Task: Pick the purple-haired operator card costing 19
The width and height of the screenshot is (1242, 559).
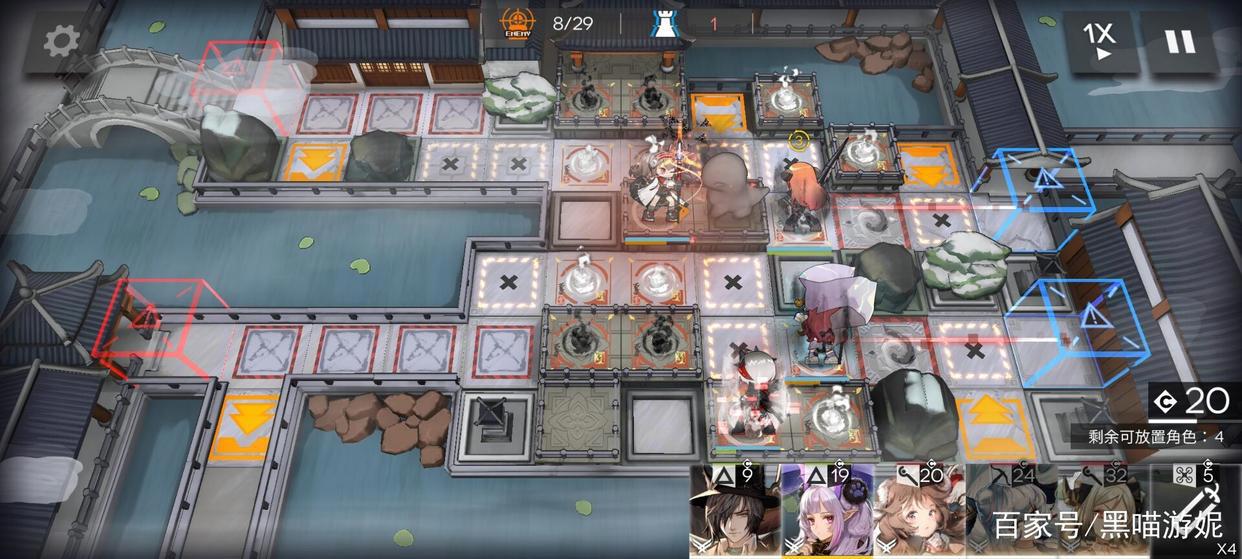Action: point(826,512)
